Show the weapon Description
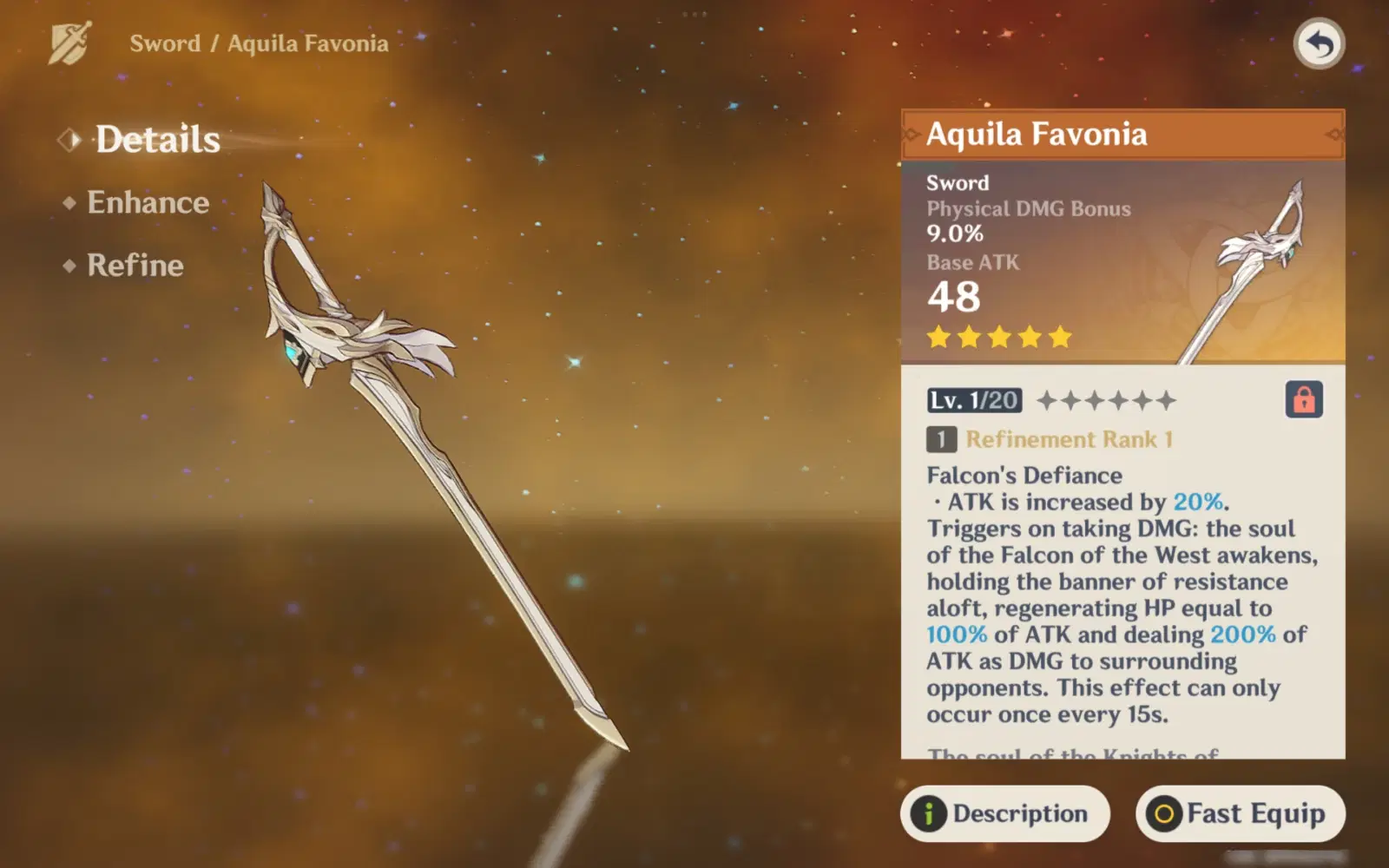This screenshot has height=868, width=1389. (1005, 813)
